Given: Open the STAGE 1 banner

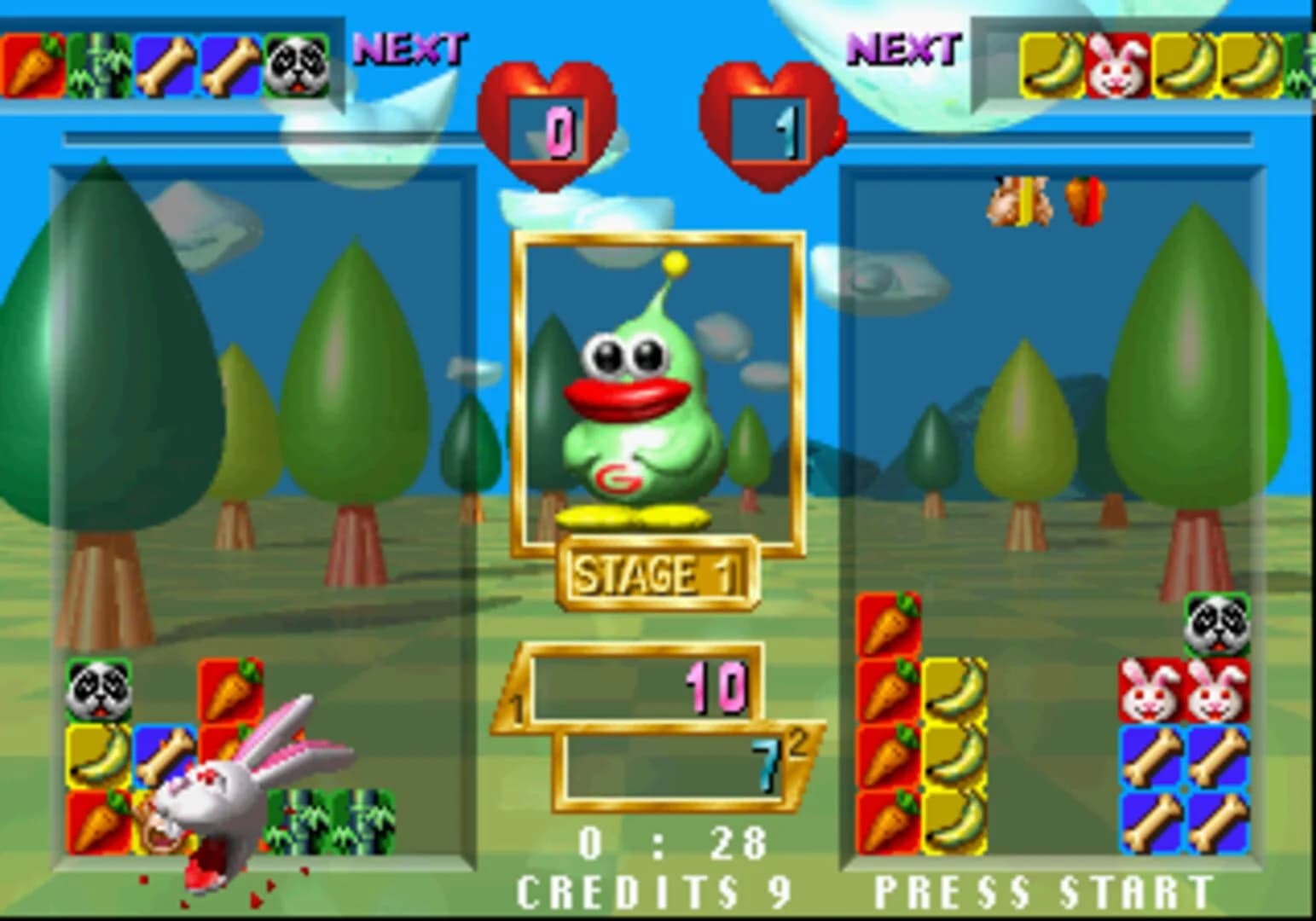Looking at the screenshot, I should pos(657,573).
